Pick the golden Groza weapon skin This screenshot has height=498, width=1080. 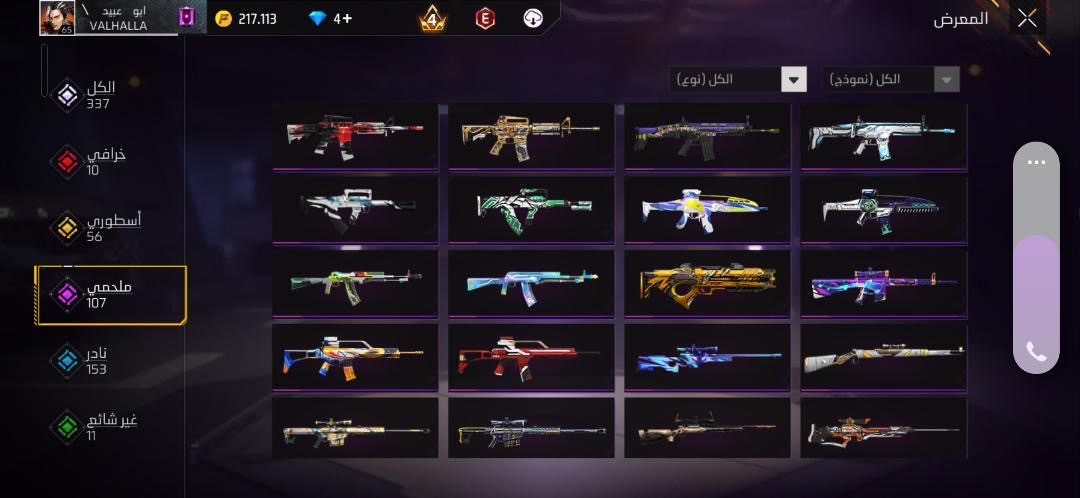[x=706, y=284]
